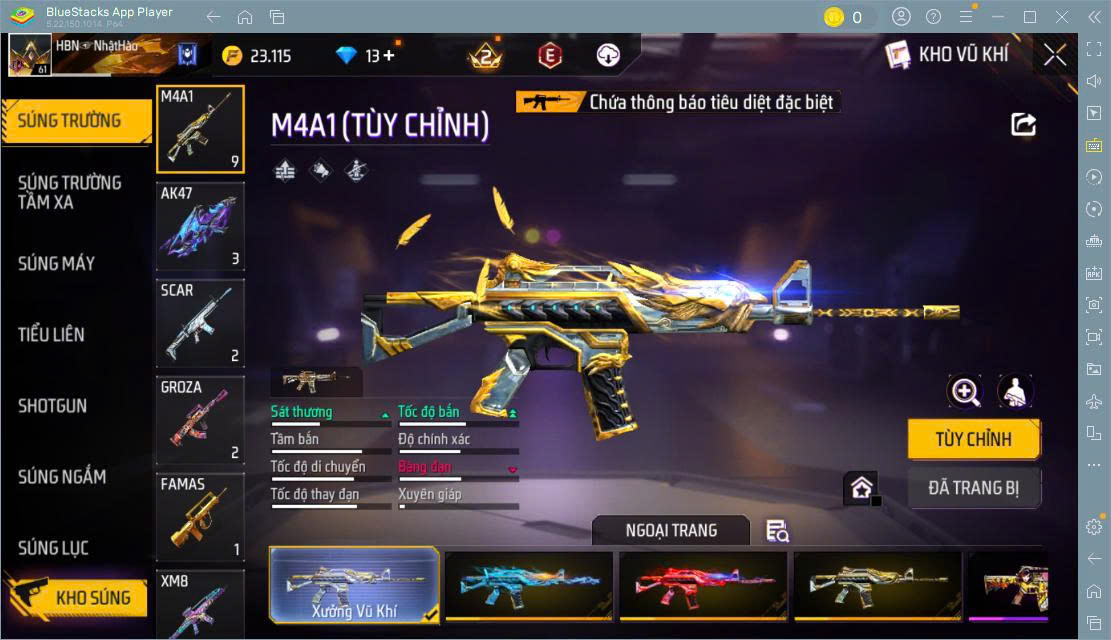
Task: Choose the SCAR weapon entry
Action: click(x=200, y=324)
